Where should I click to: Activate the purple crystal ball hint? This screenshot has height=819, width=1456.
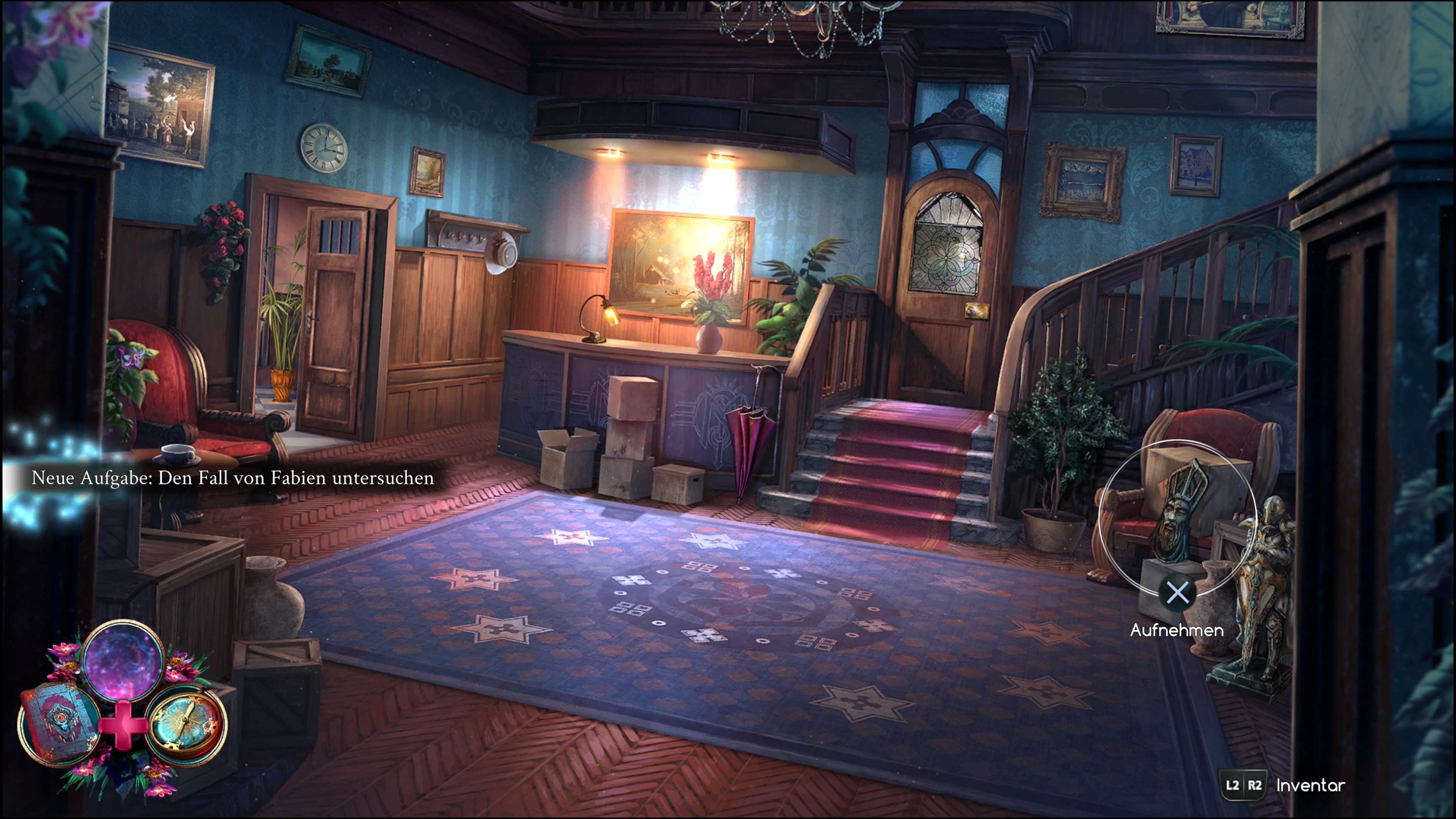point(123,660)
